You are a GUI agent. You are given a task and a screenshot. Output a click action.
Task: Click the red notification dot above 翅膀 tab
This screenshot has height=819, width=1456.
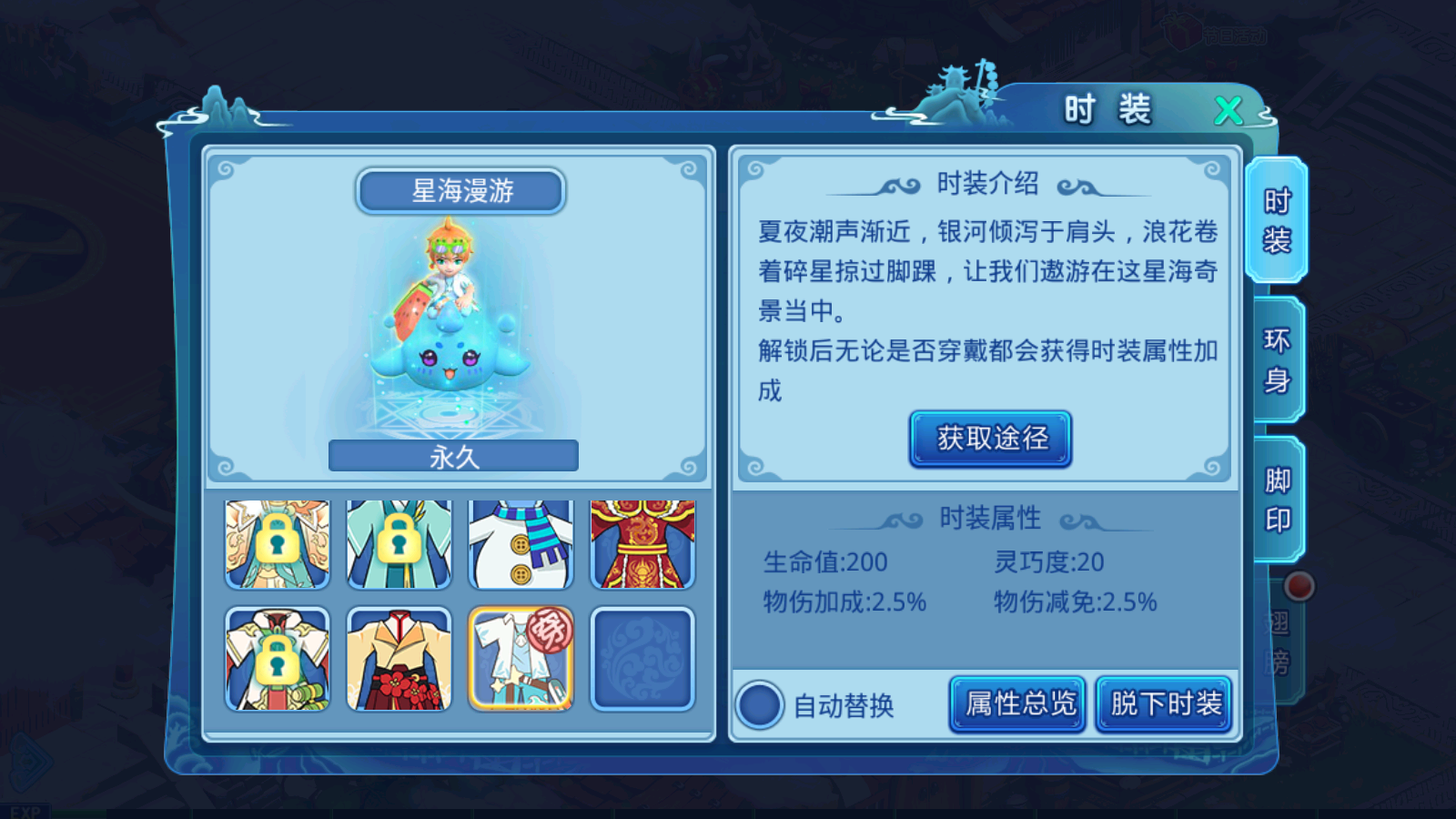(1301, 588)
